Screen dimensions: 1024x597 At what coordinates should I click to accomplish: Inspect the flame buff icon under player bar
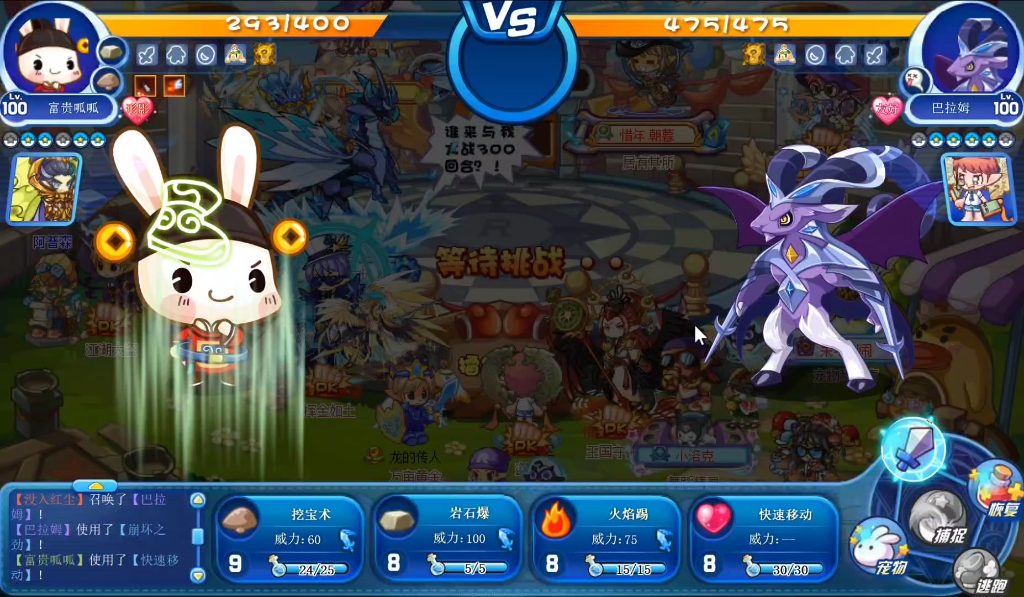tap(173, 85)
